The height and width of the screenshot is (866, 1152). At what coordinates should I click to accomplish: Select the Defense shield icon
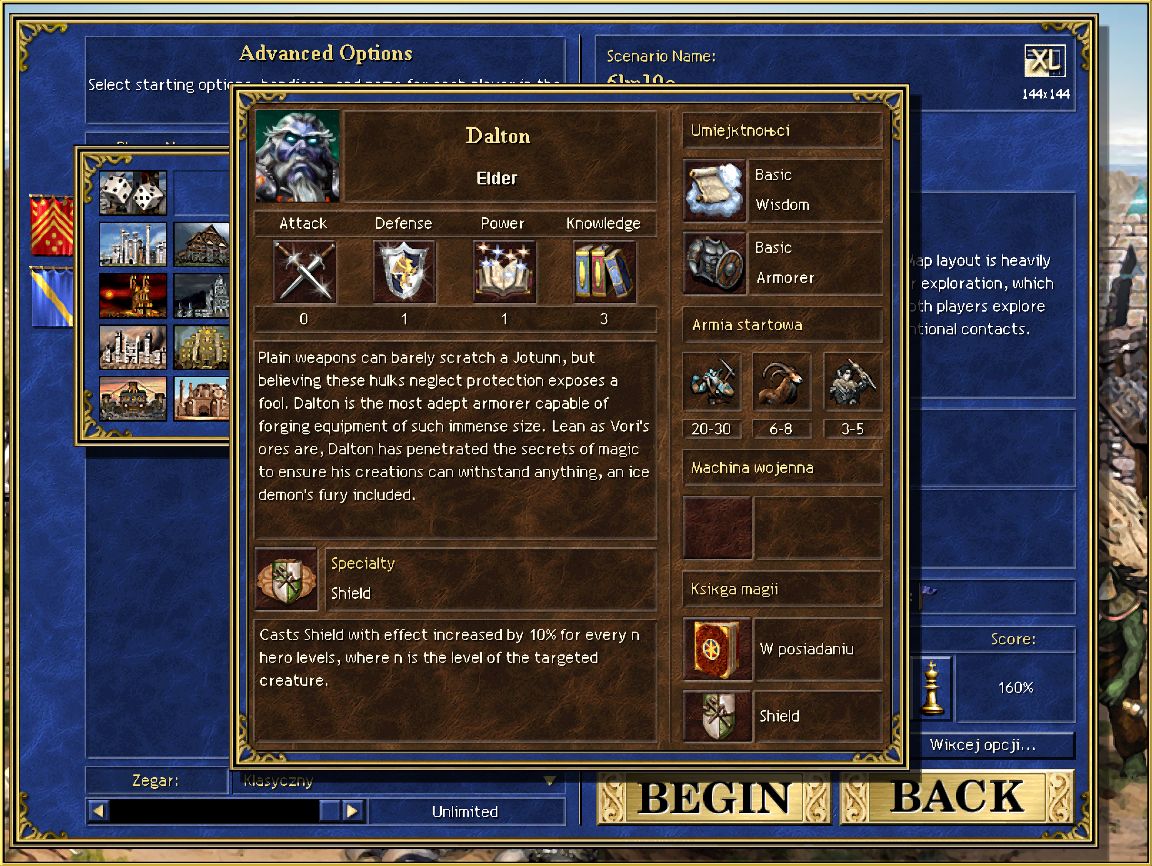pos(404,271)
